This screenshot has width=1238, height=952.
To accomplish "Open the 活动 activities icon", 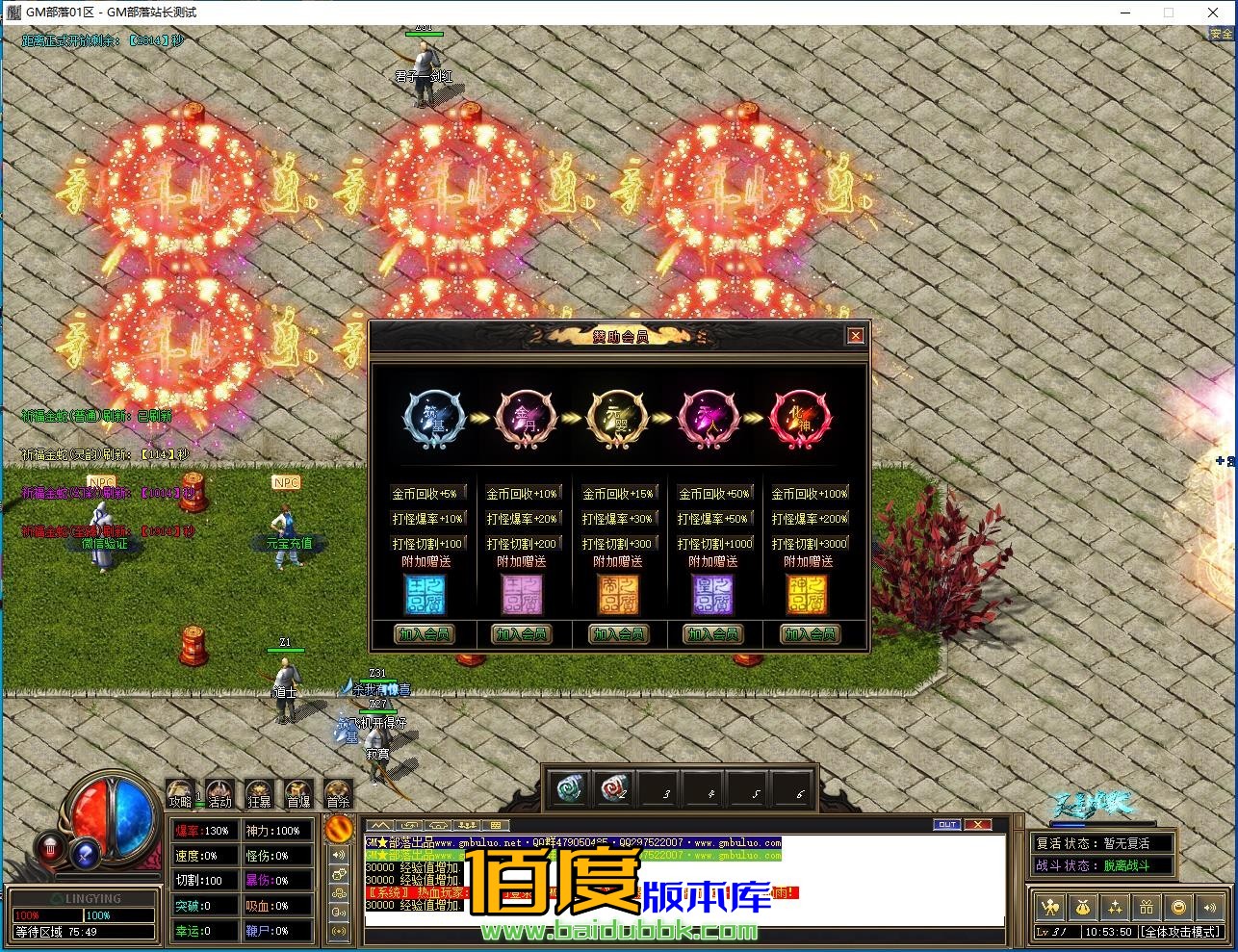I will [219, 791].
